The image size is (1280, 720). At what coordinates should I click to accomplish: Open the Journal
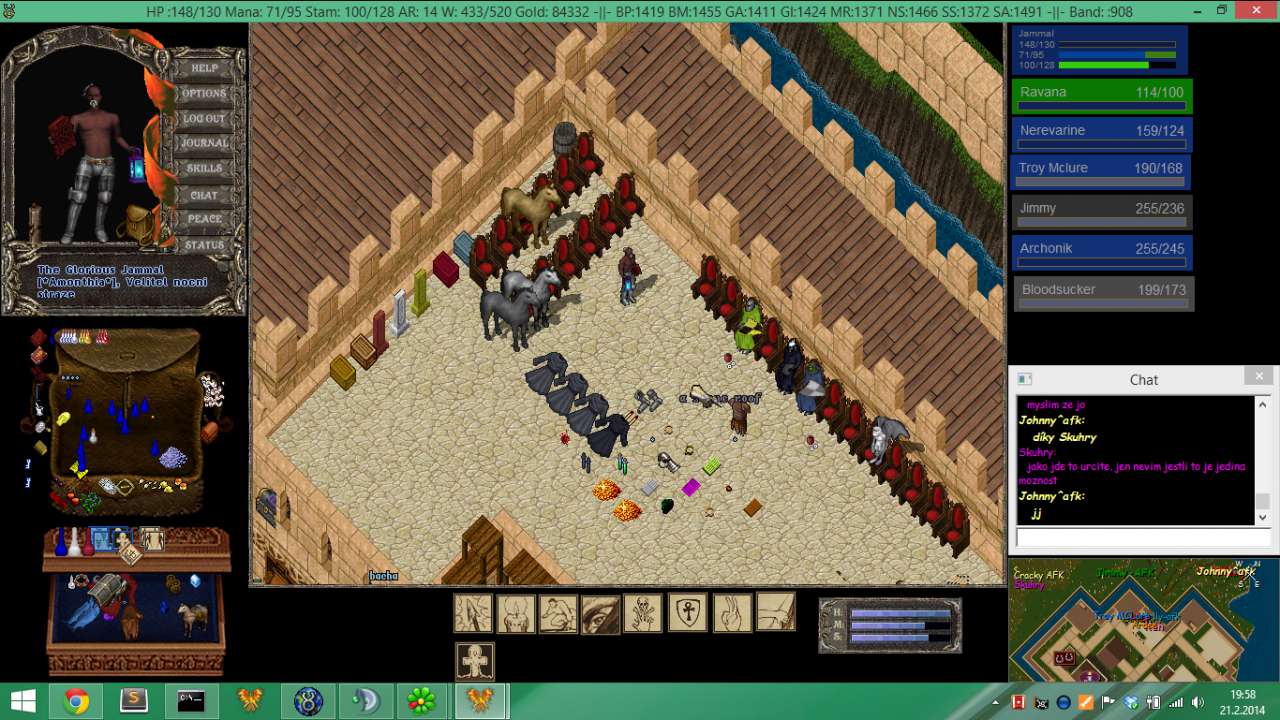204,143
